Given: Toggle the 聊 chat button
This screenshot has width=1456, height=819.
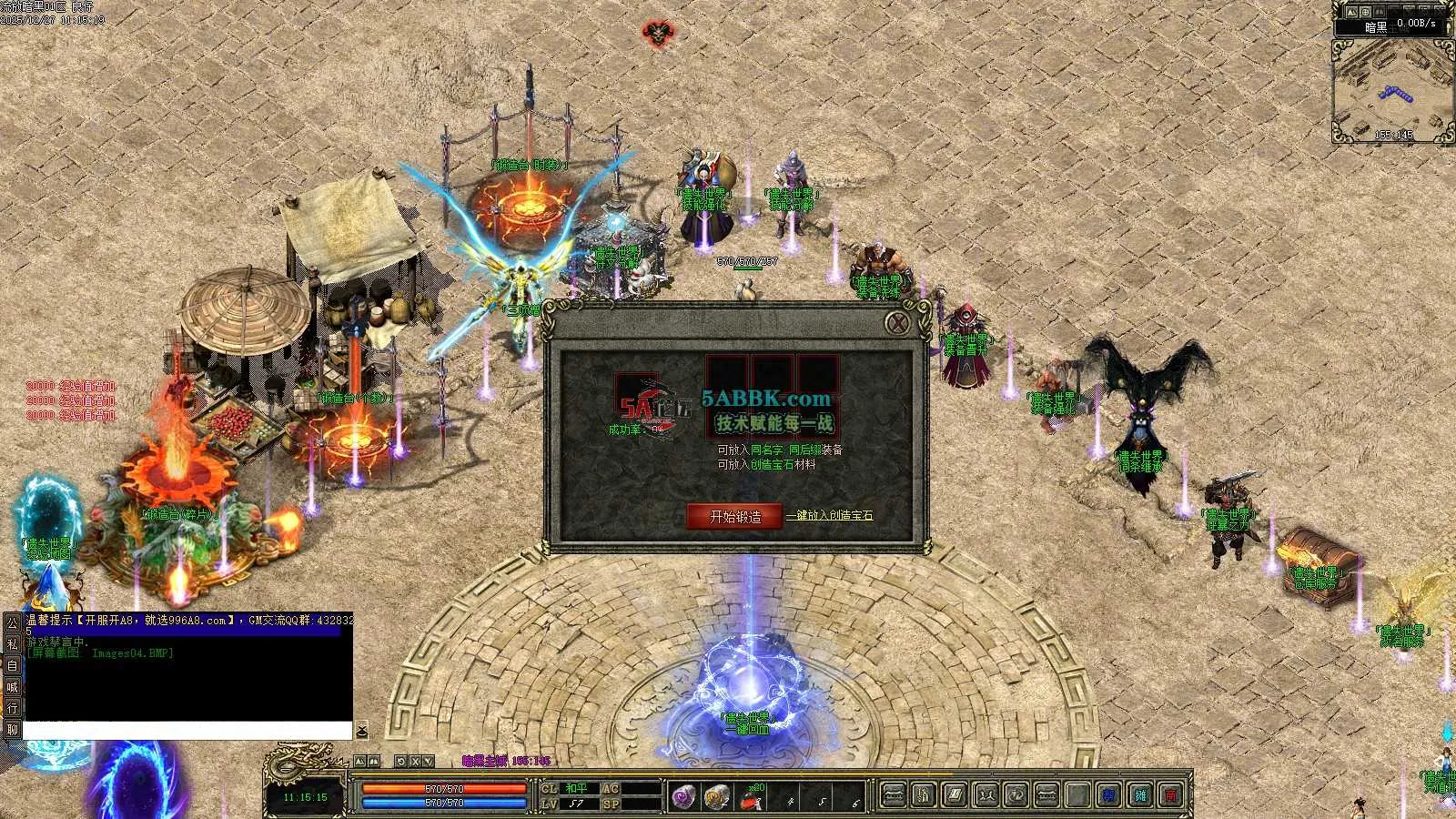Looking at the screenshot, I should 12,729.
